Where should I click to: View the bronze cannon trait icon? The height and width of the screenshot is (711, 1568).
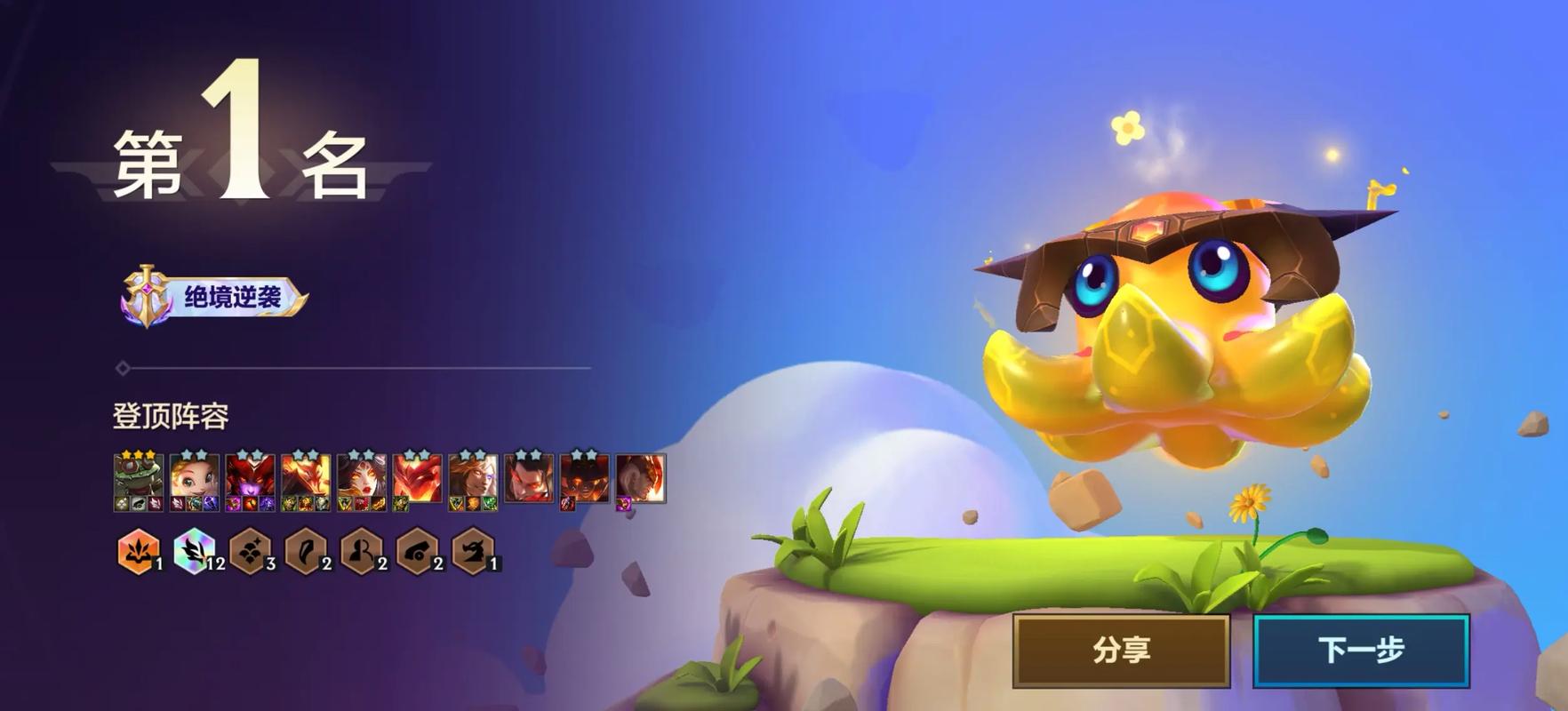(417, 551)
